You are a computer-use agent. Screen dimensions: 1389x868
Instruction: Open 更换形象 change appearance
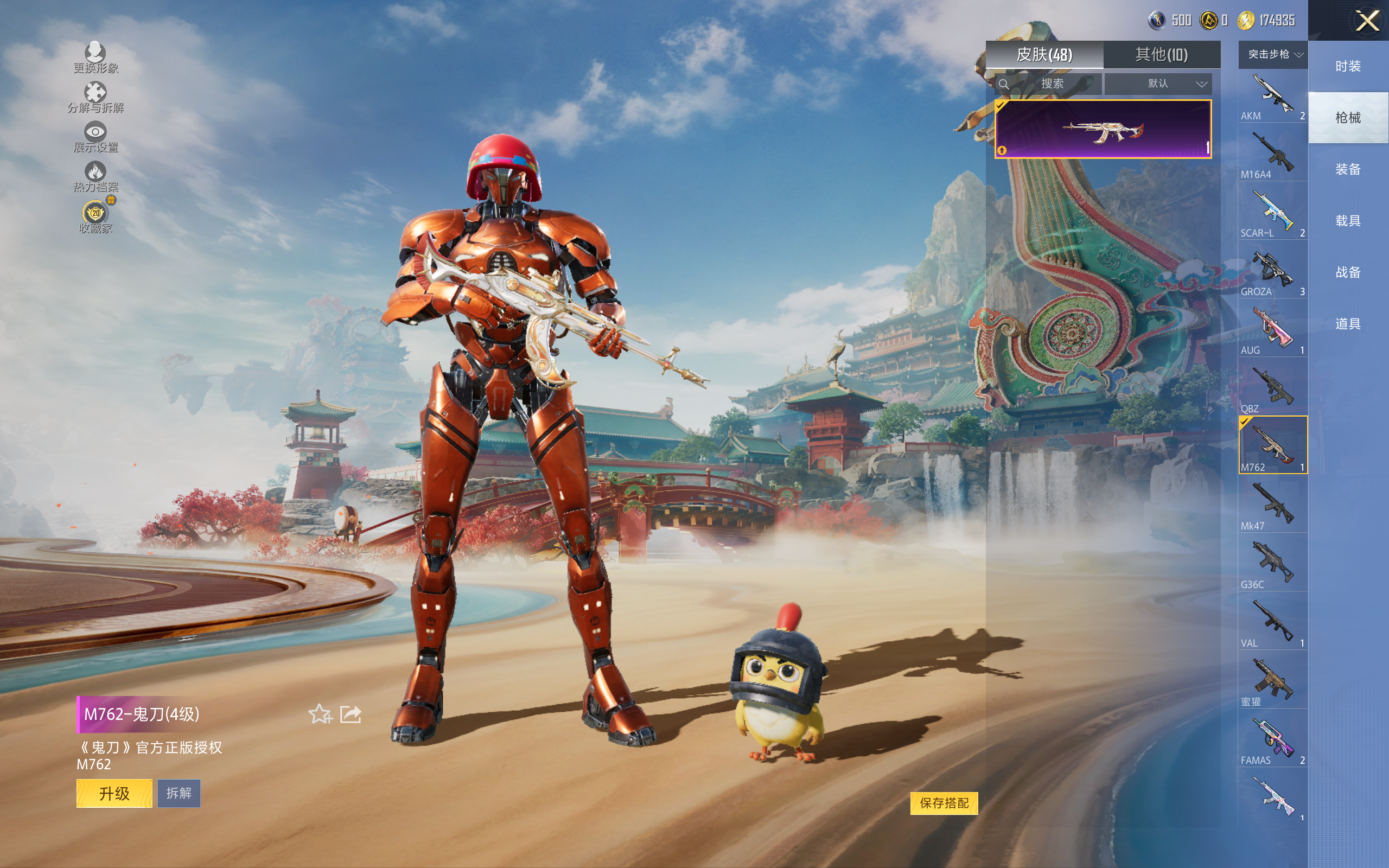point(95,58)
